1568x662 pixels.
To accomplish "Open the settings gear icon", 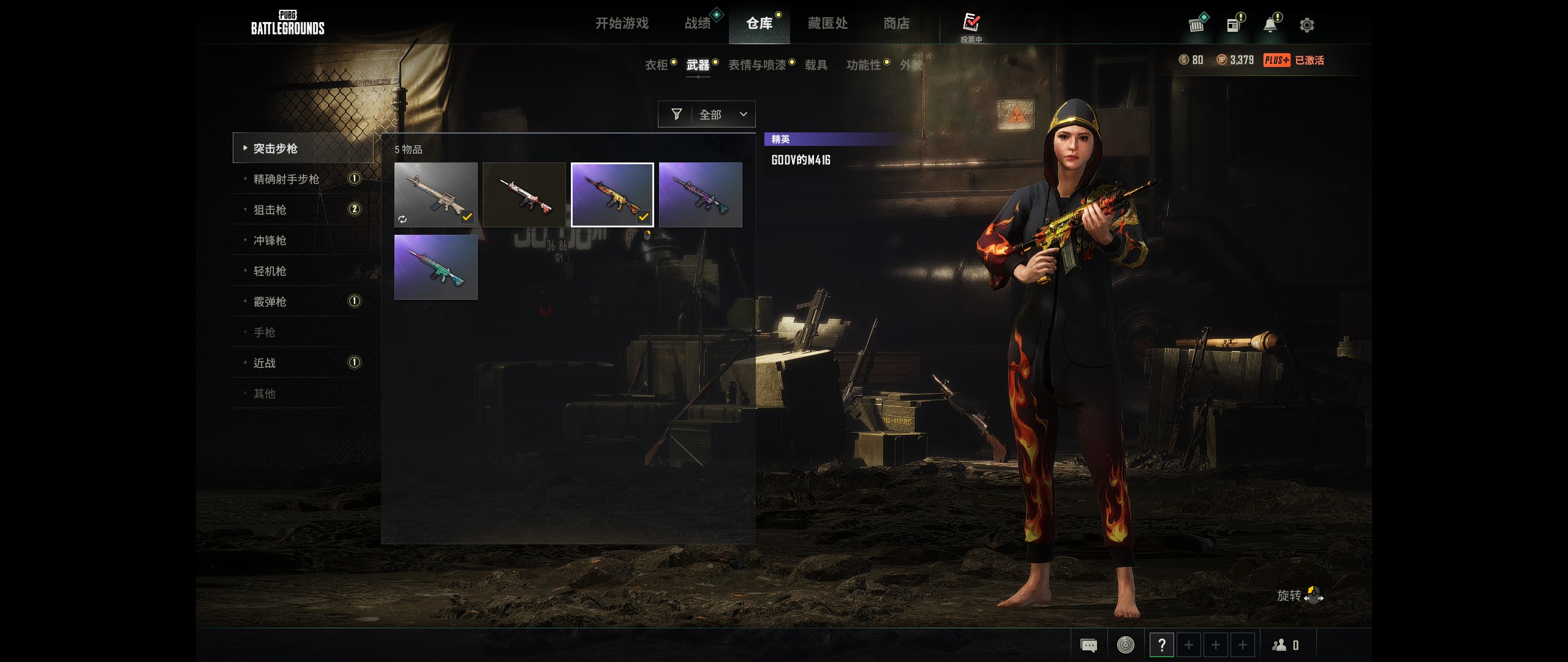I will [x=1306, y=25].
